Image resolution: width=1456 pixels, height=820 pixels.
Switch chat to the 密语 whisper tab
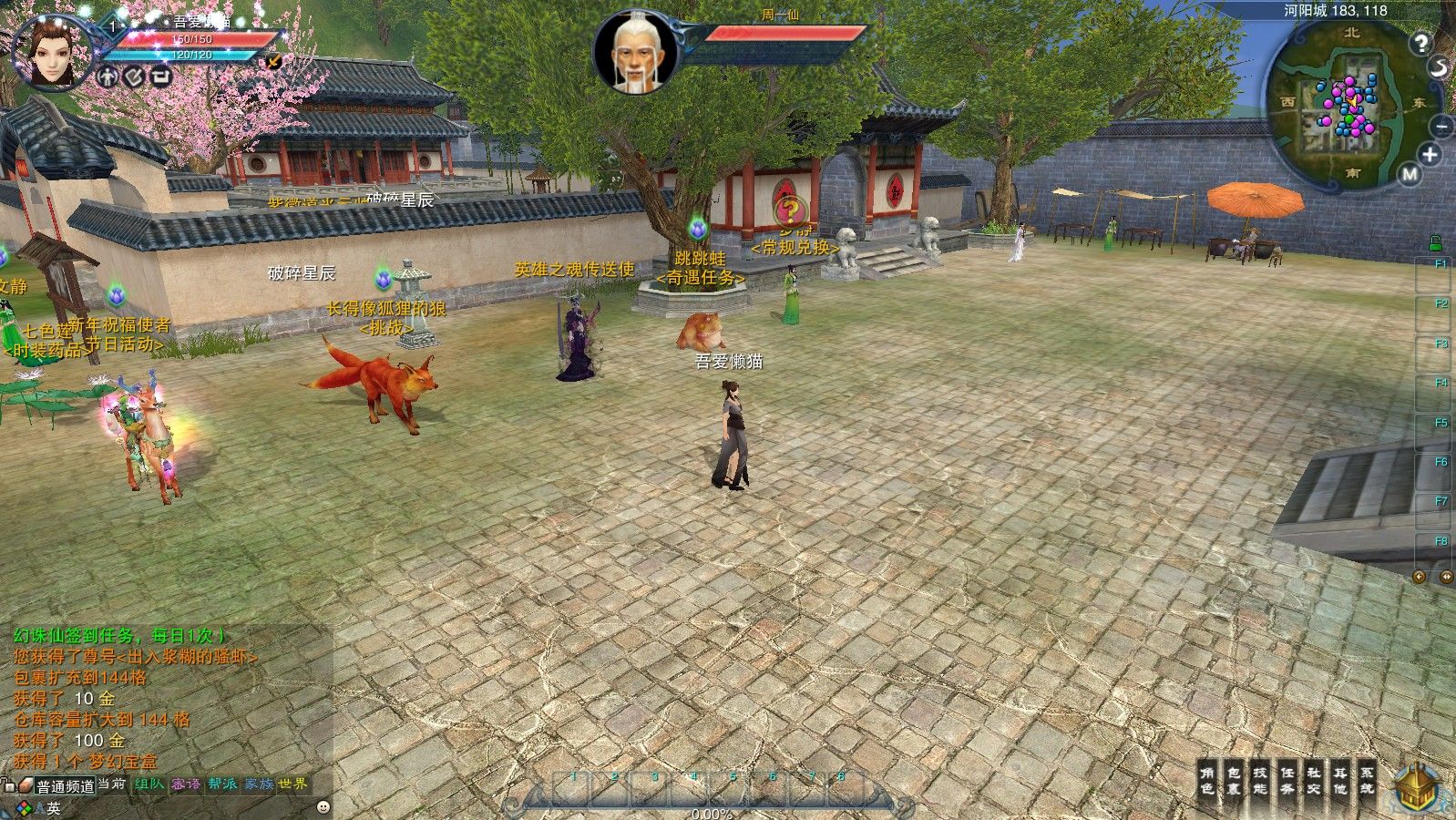pos(186,784)
